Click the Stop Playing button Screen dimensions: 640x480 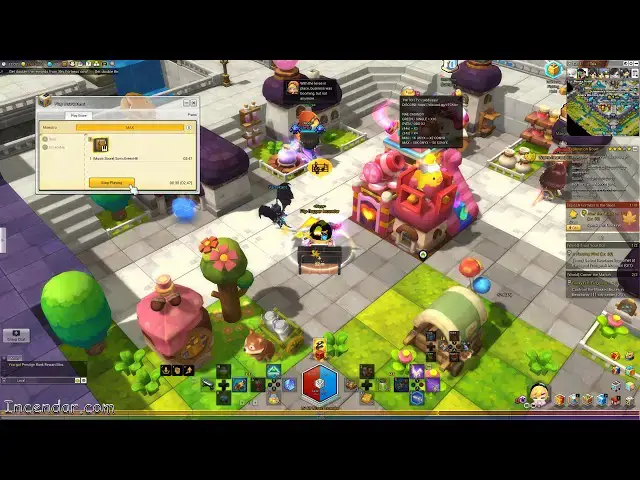click(111, 182)
